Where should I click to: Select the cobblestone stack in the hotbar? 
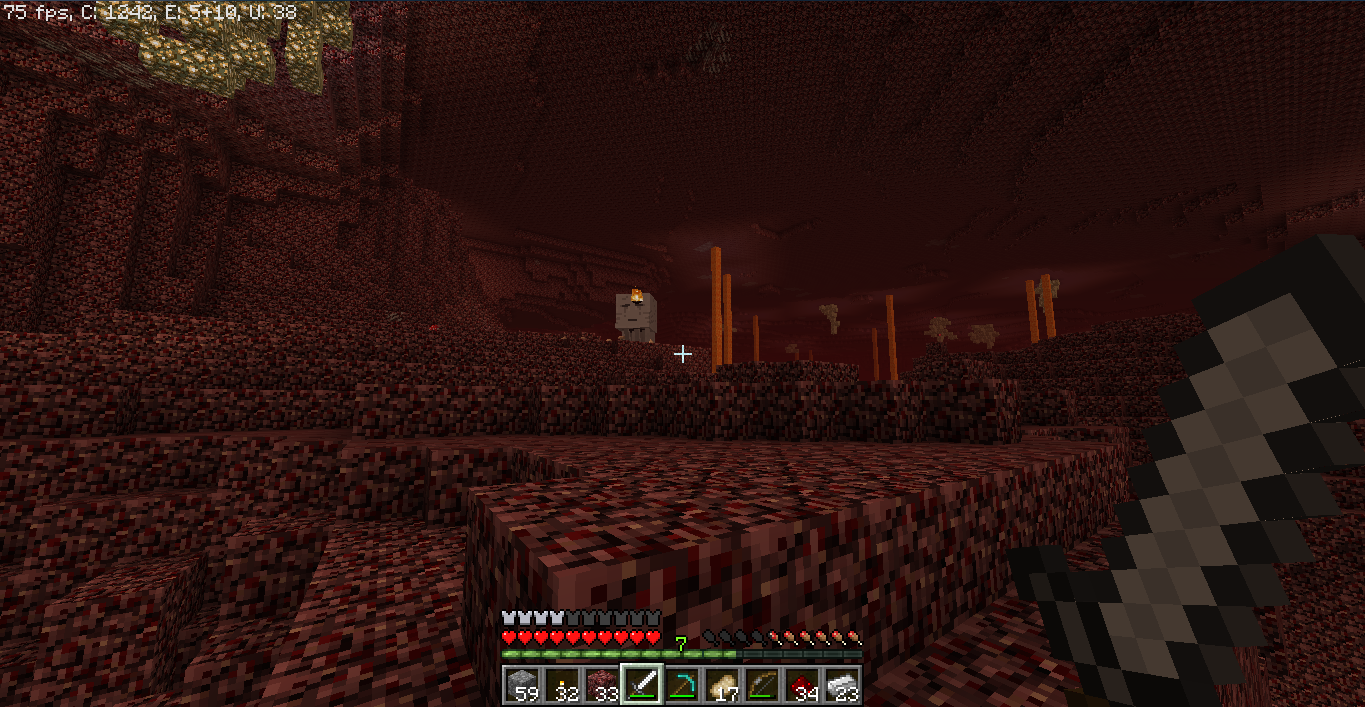(521, 685)
